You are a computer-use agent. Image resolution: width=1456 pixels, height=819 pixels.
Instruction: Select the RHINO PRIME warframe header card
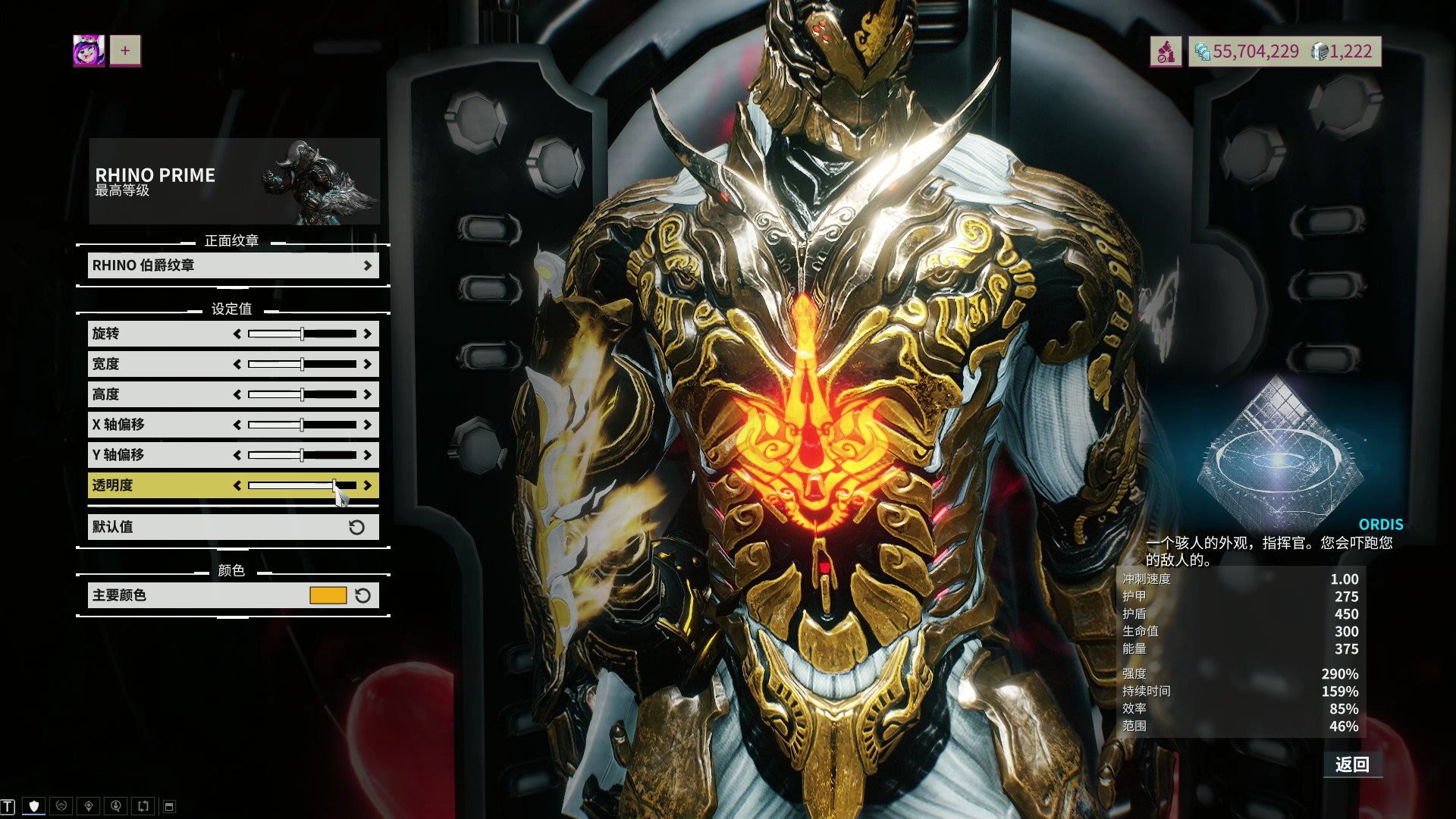234,181
